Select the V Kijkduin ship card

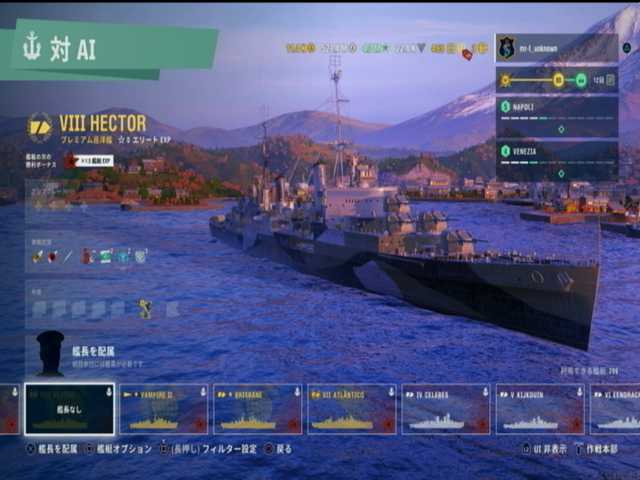(540, 409)
